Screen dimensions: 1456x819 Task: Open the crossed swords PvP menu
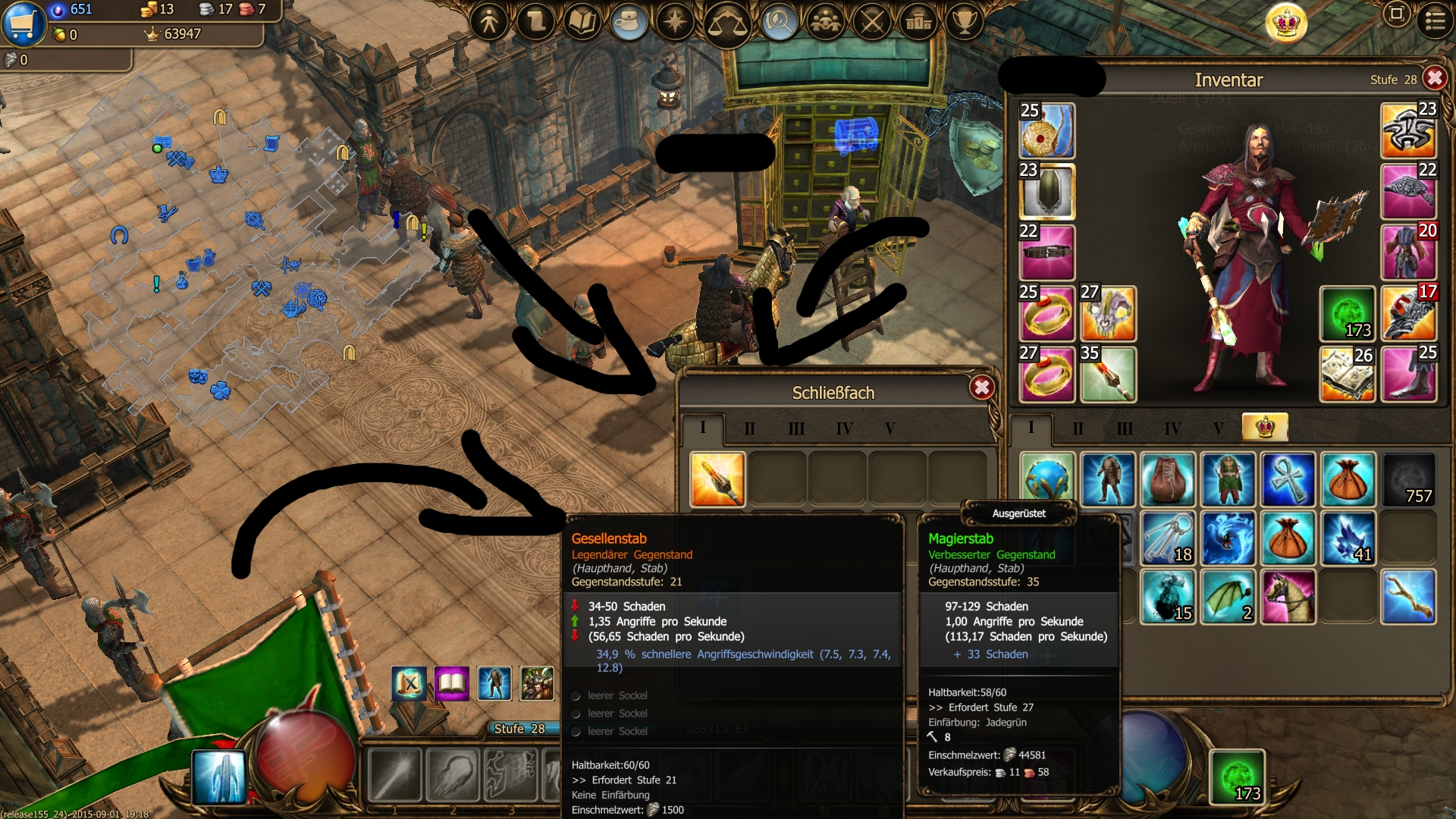pos(872,21)
